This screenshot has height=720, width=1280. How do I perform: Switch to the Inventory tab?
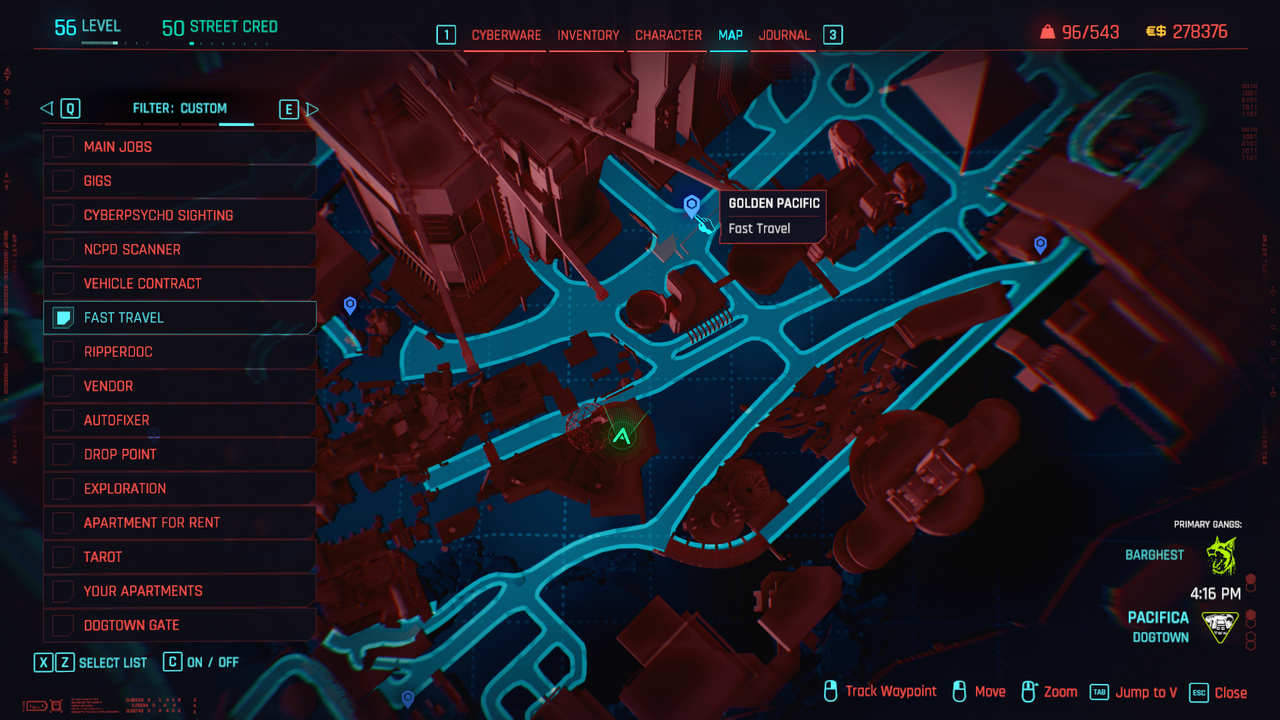pyautogui.click(x=588, y=35)
